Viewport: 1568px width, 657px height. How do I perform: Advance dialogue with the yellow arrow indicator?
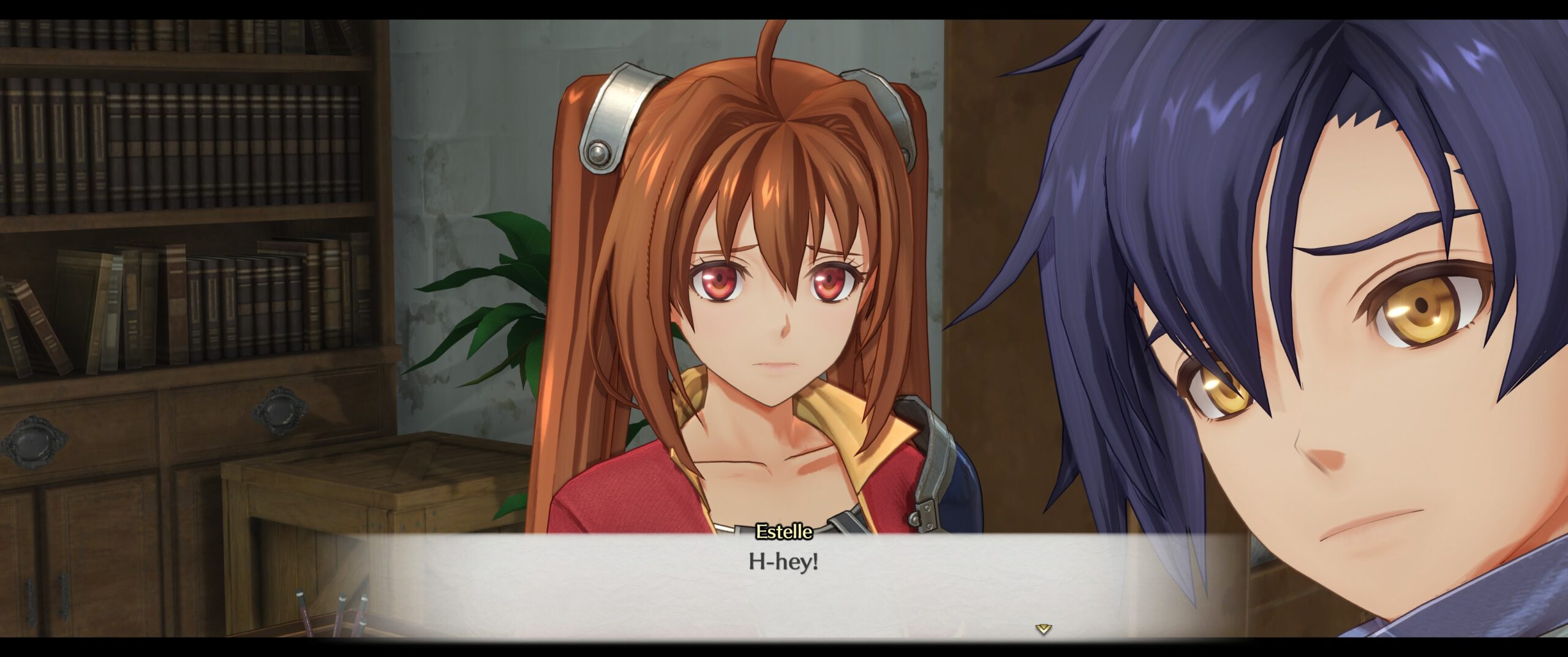[x=1043, y=628]
